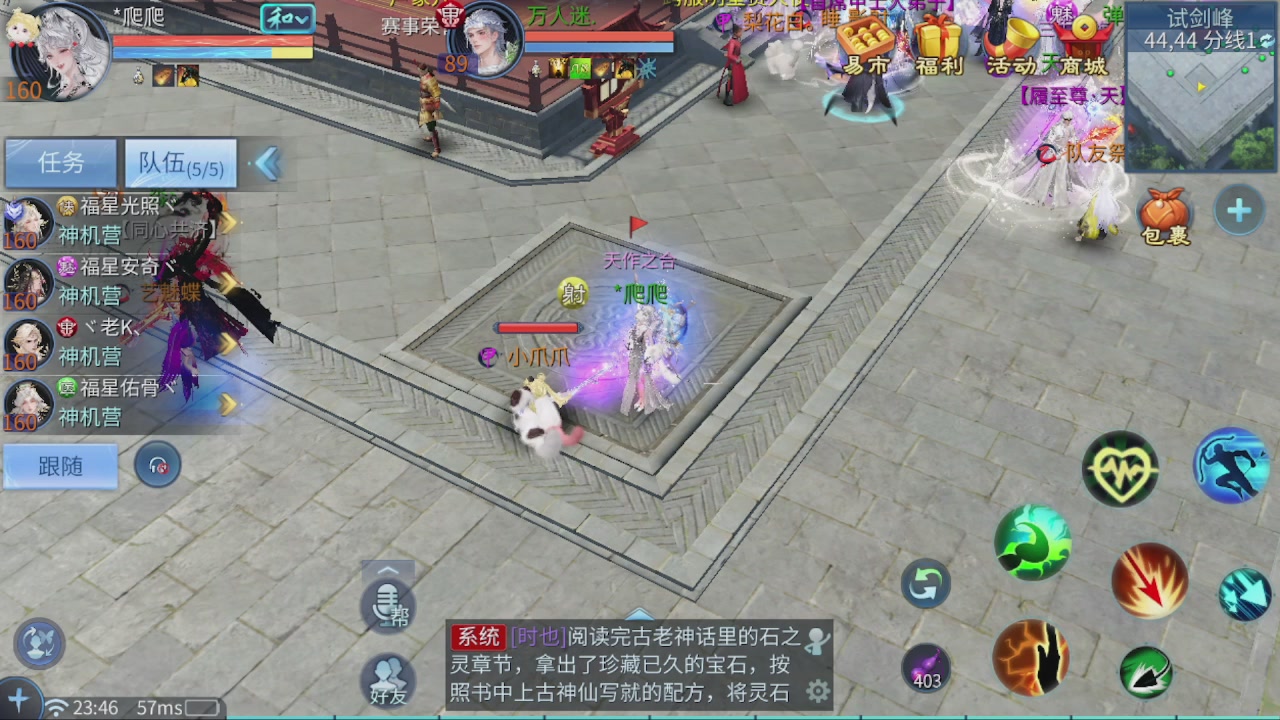Open chat settings with the gear icon

(820, 688)
